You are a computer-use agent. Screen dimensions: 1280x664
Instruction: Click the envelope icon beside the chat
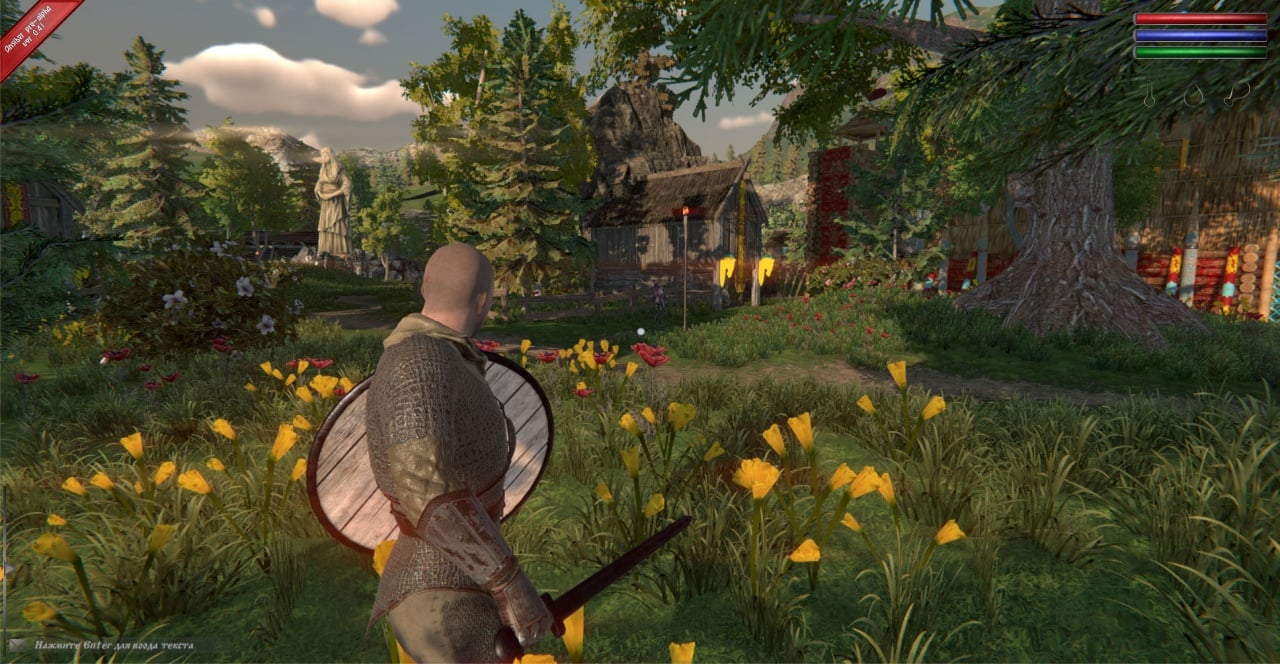click(18, 646)
